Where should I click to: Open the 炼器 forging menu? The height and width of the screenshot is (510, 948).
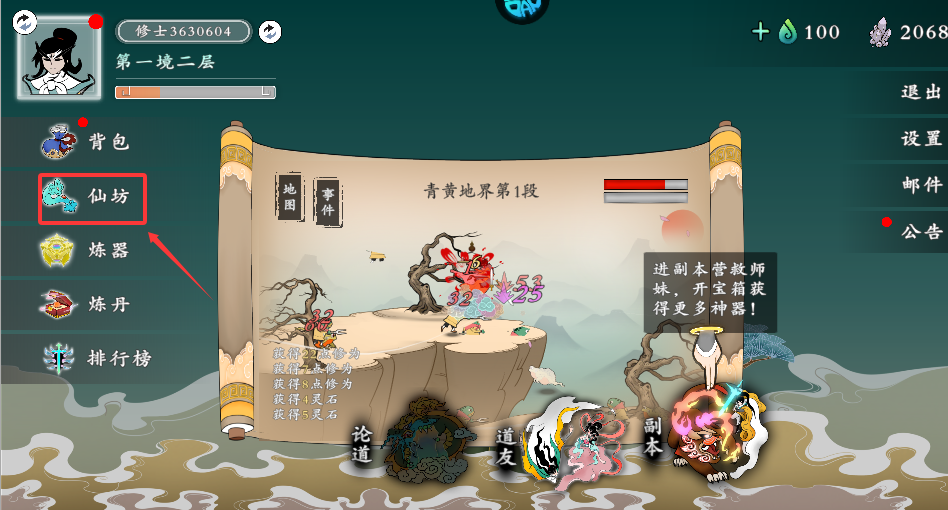[x=88, y=250]
